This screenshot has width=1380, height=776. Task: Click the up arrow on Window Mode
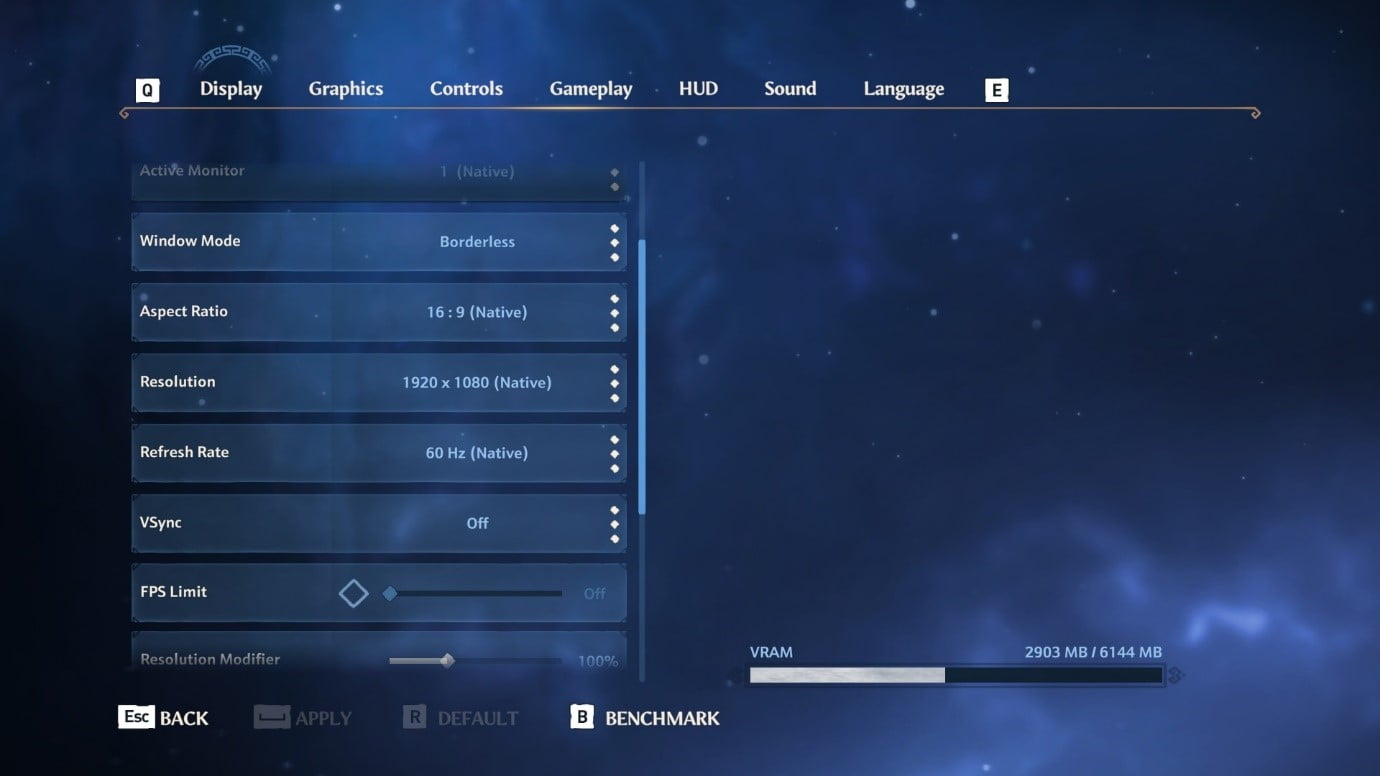tap(615, 227)
